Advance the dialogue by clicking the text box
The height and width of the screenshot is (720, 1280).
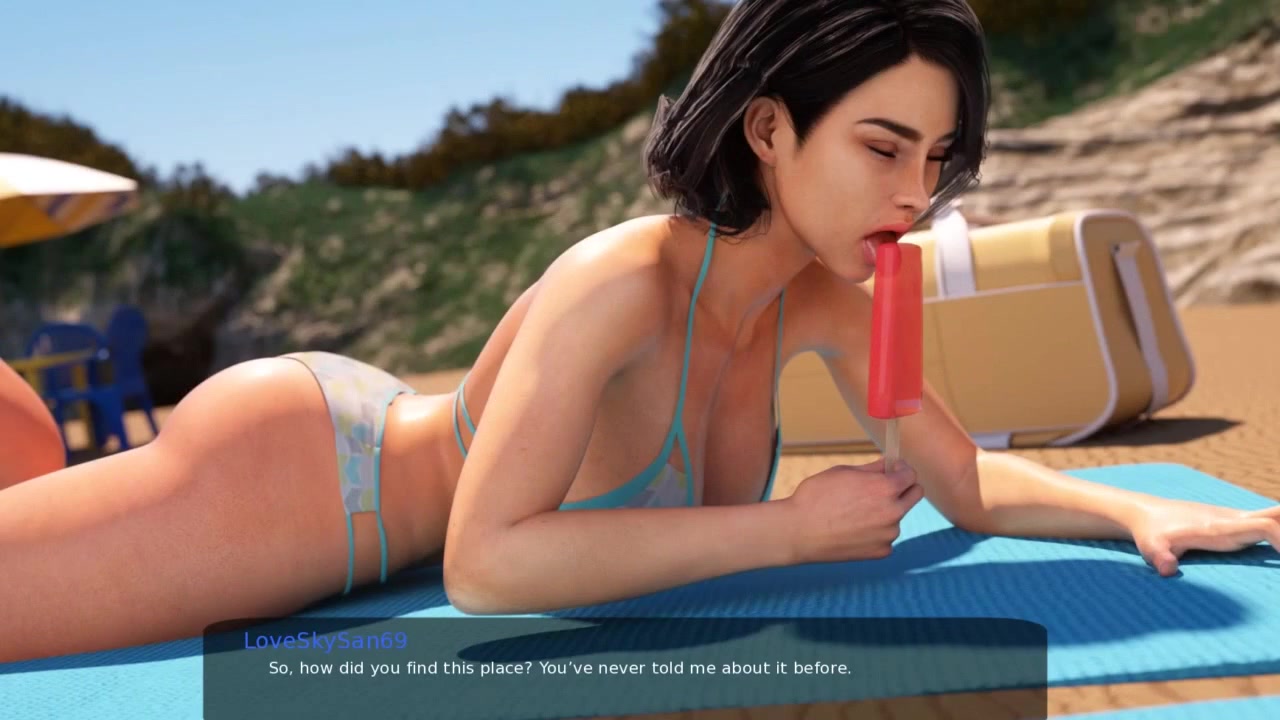pyautogui.click(x=625, y=668)
